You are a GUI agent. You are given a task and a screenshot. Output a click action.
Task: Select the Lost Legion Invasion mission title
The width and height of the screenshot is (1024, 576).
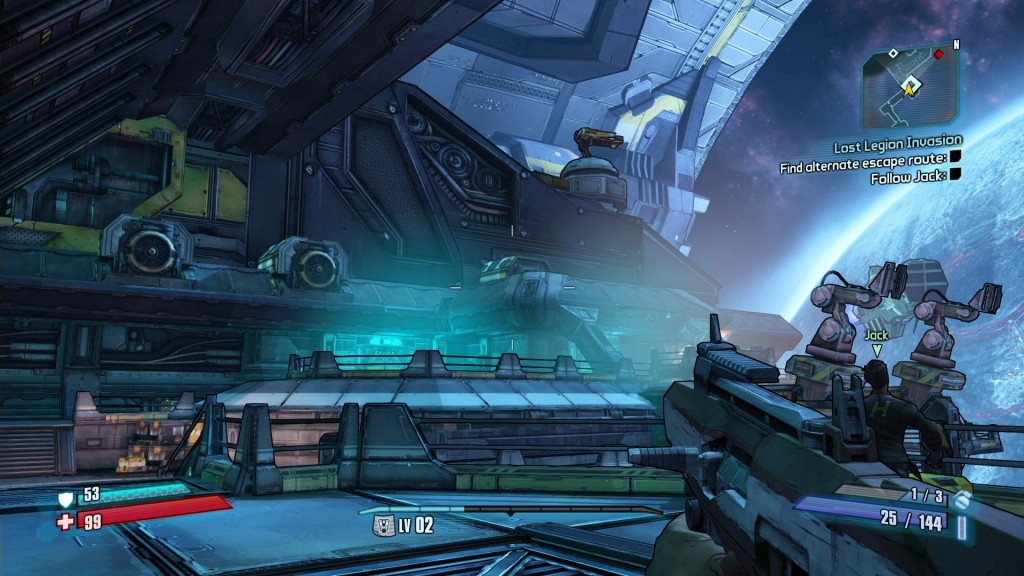897,143
